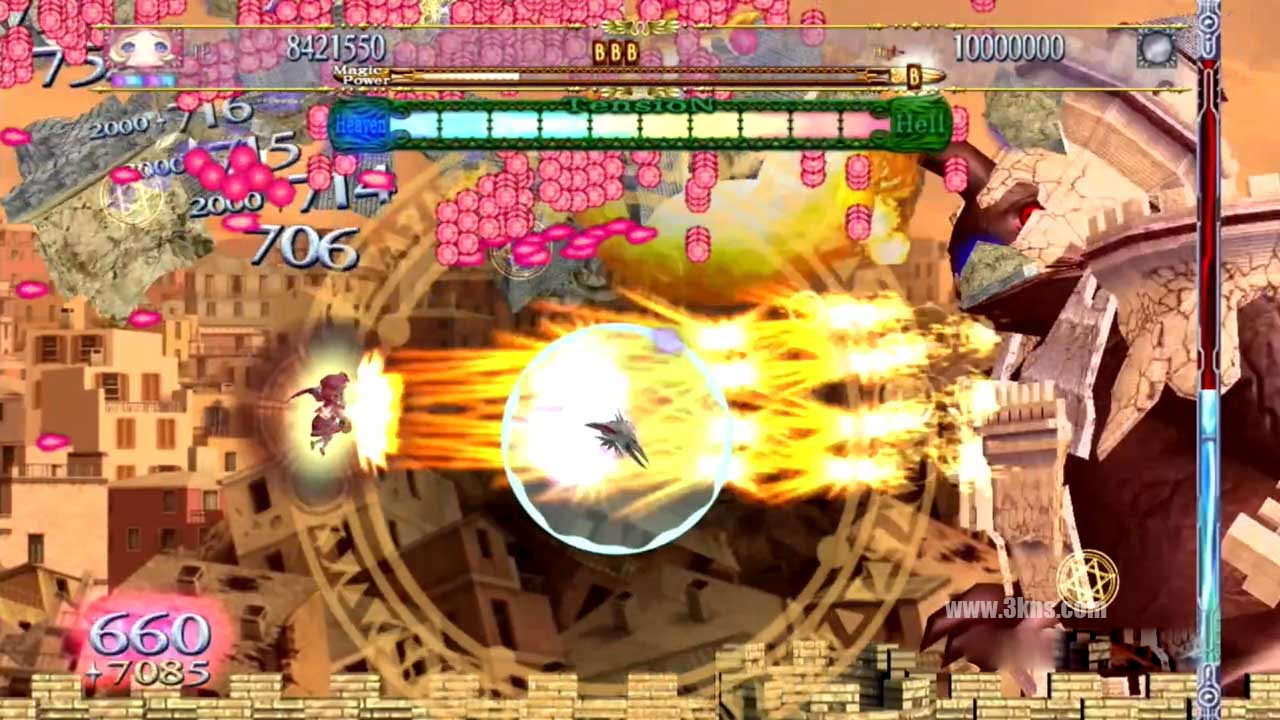Switch to the current score display tab
The width and height of the screenshot is (1280, 720).
[x=337, y=44]
